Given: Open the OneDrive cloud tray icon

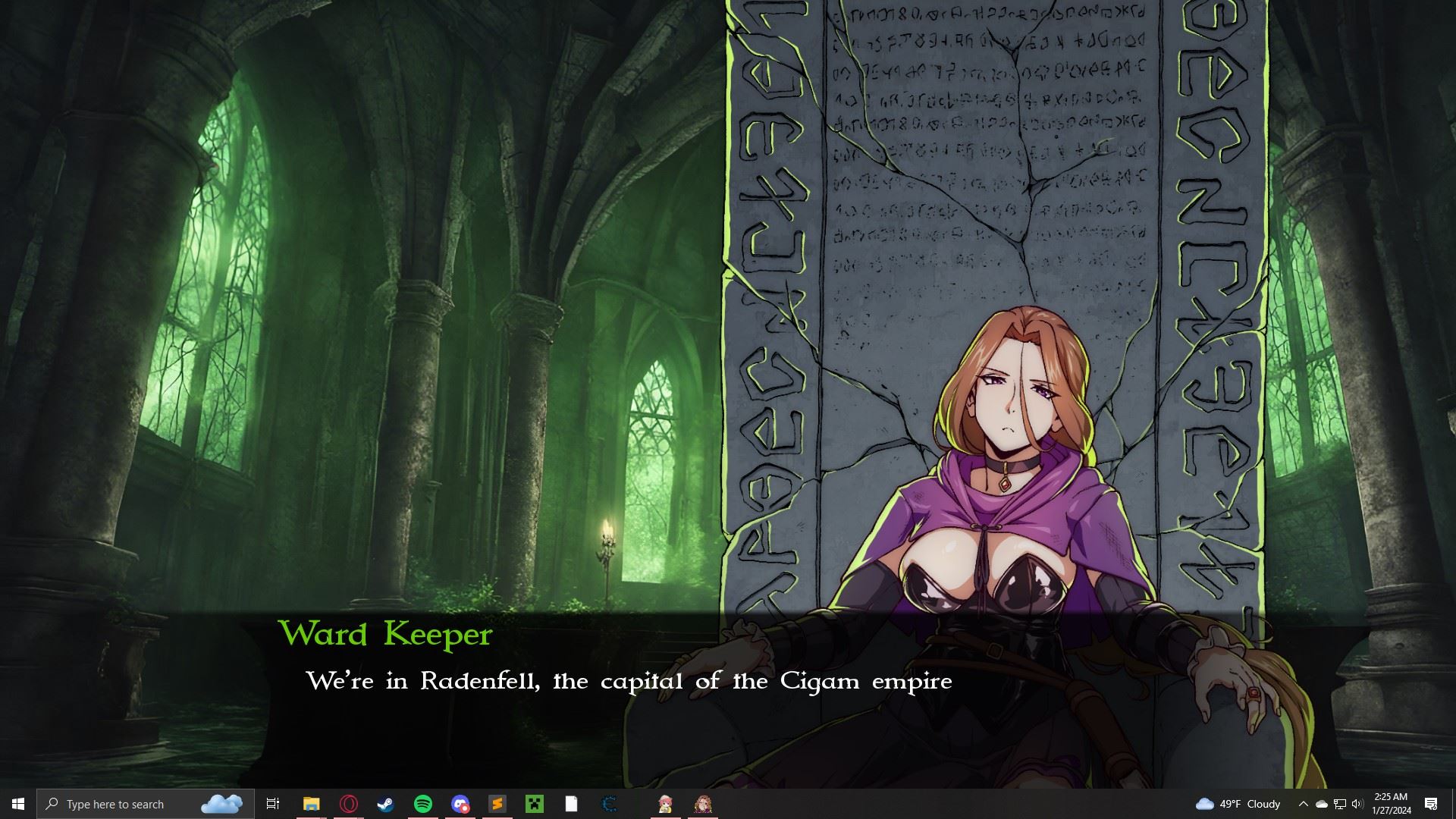Looking at the screenshot, I should (1320, 804).
